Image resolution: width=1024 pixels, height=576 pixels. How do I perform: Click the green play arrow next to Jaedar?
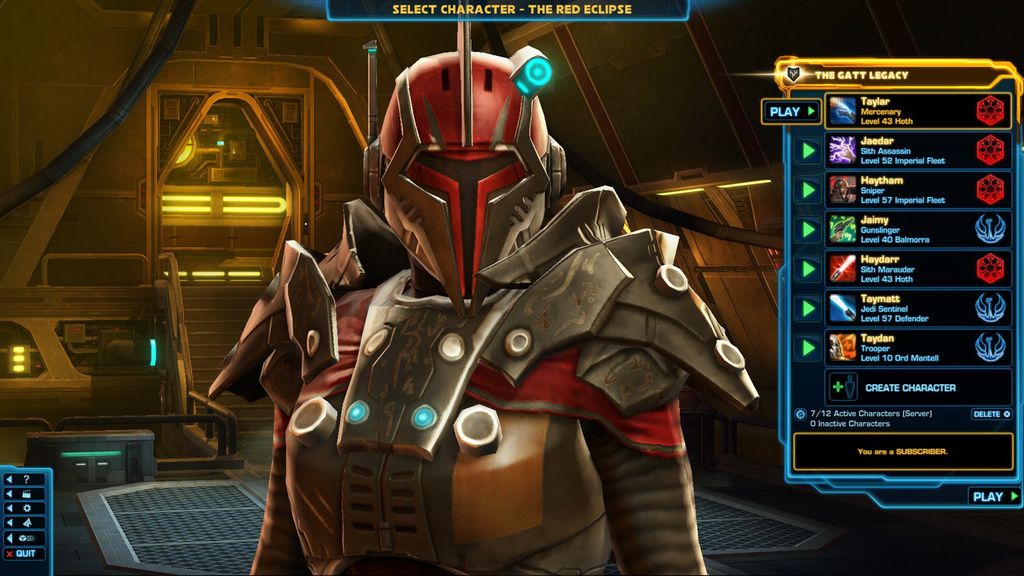pos(807,151)
